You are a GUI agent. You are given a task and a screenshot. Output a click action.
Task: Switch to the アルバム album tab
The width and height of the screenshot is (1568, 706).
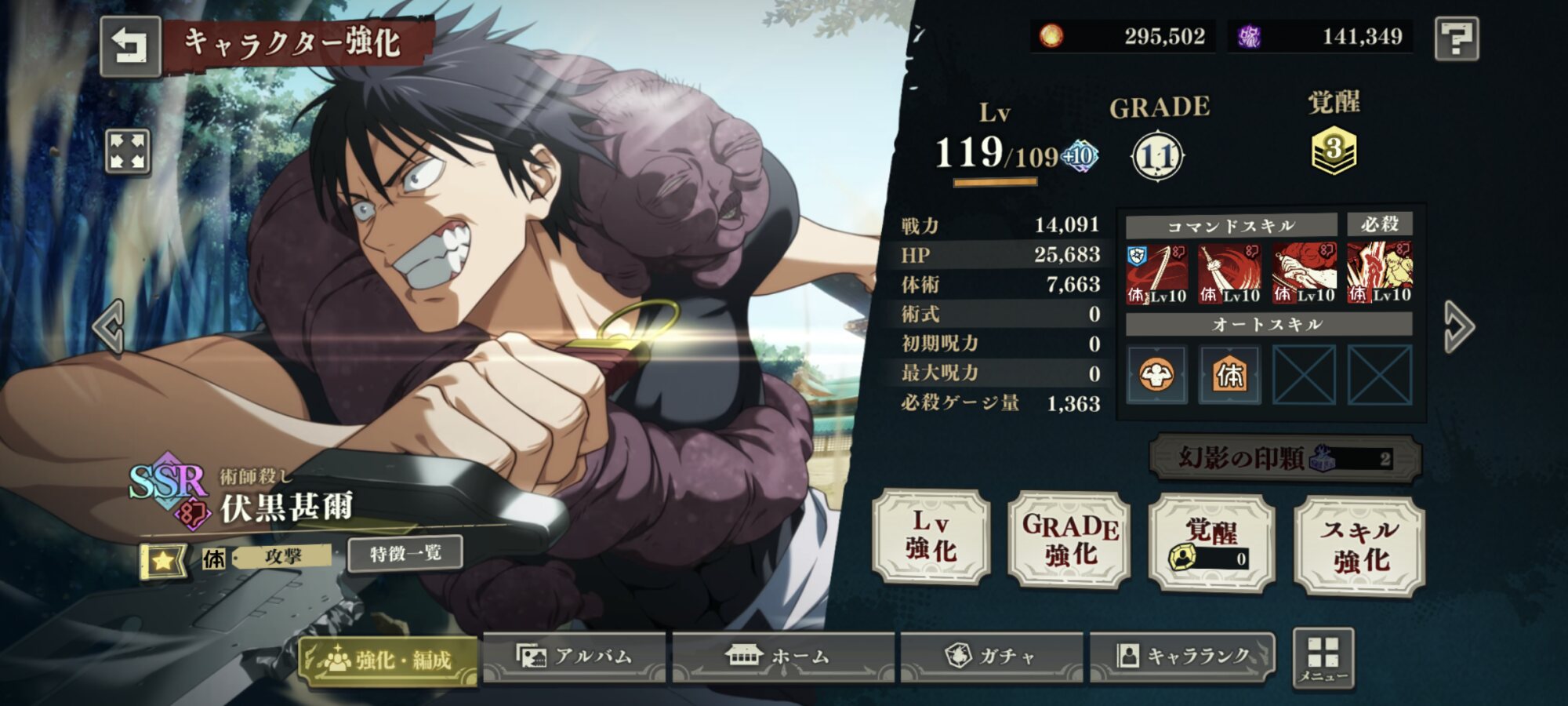click(575, 656)
